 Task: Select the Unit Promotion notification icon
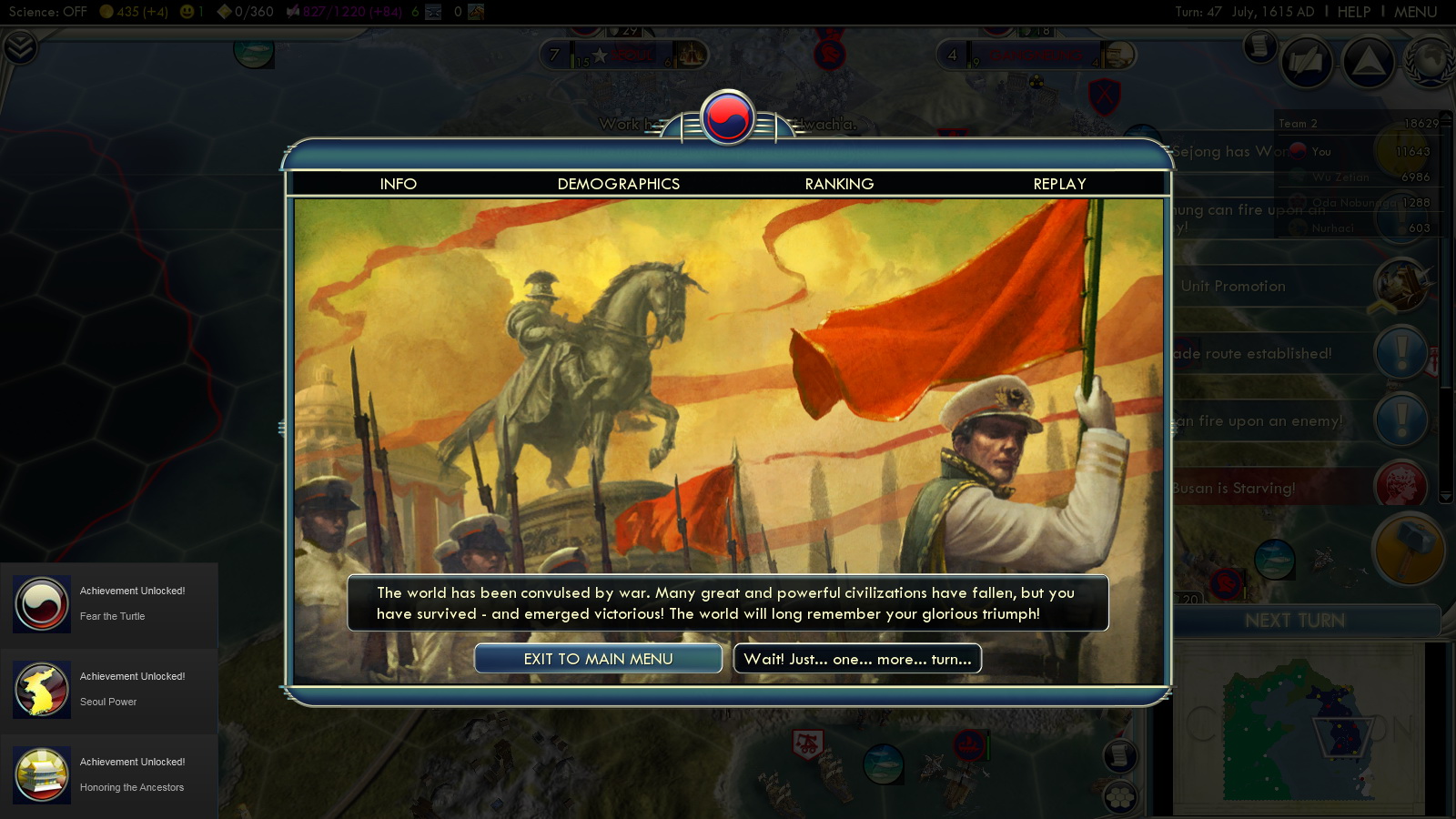tap(1401, 284)
